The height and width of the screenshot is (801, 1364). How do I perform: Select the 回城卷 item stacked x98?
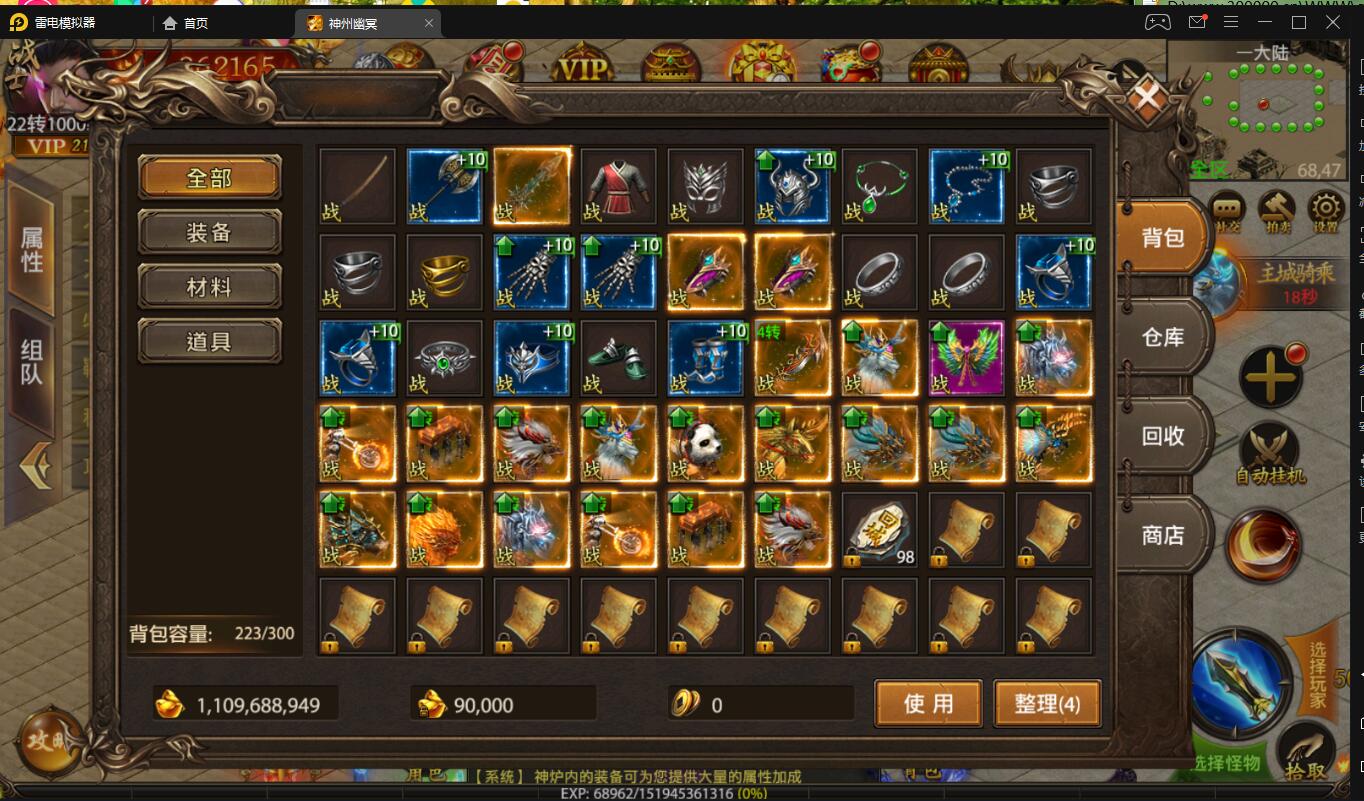[879, 530]
